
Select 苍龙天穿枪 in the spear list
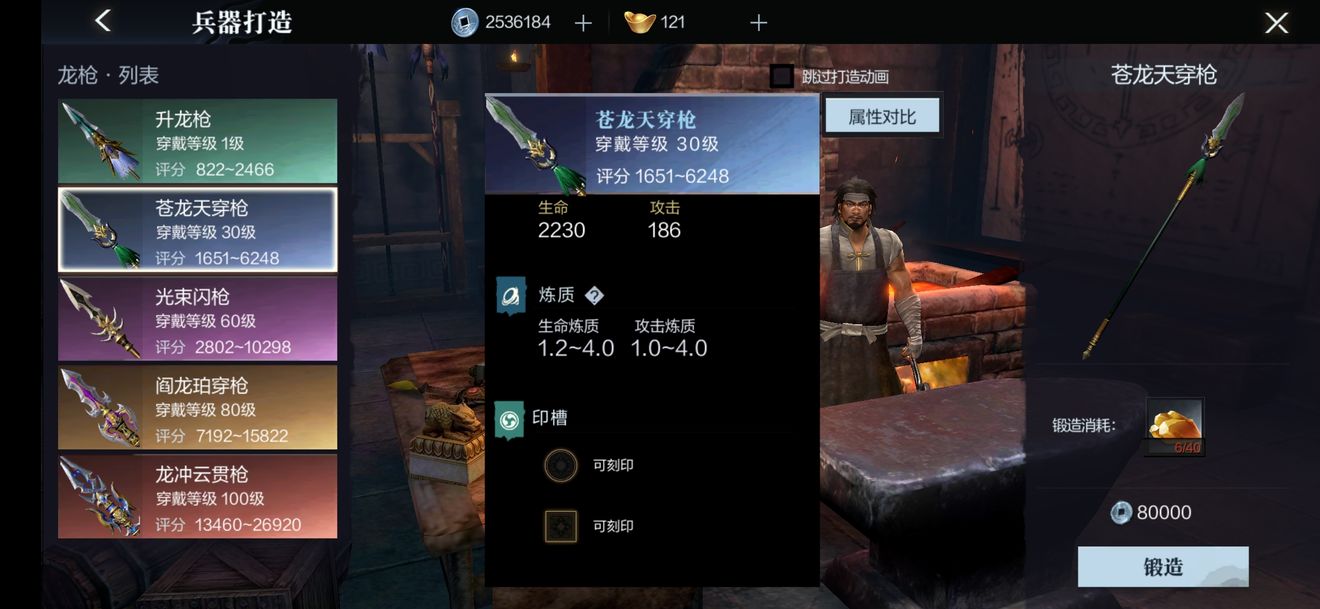click(x=197, y=230)
